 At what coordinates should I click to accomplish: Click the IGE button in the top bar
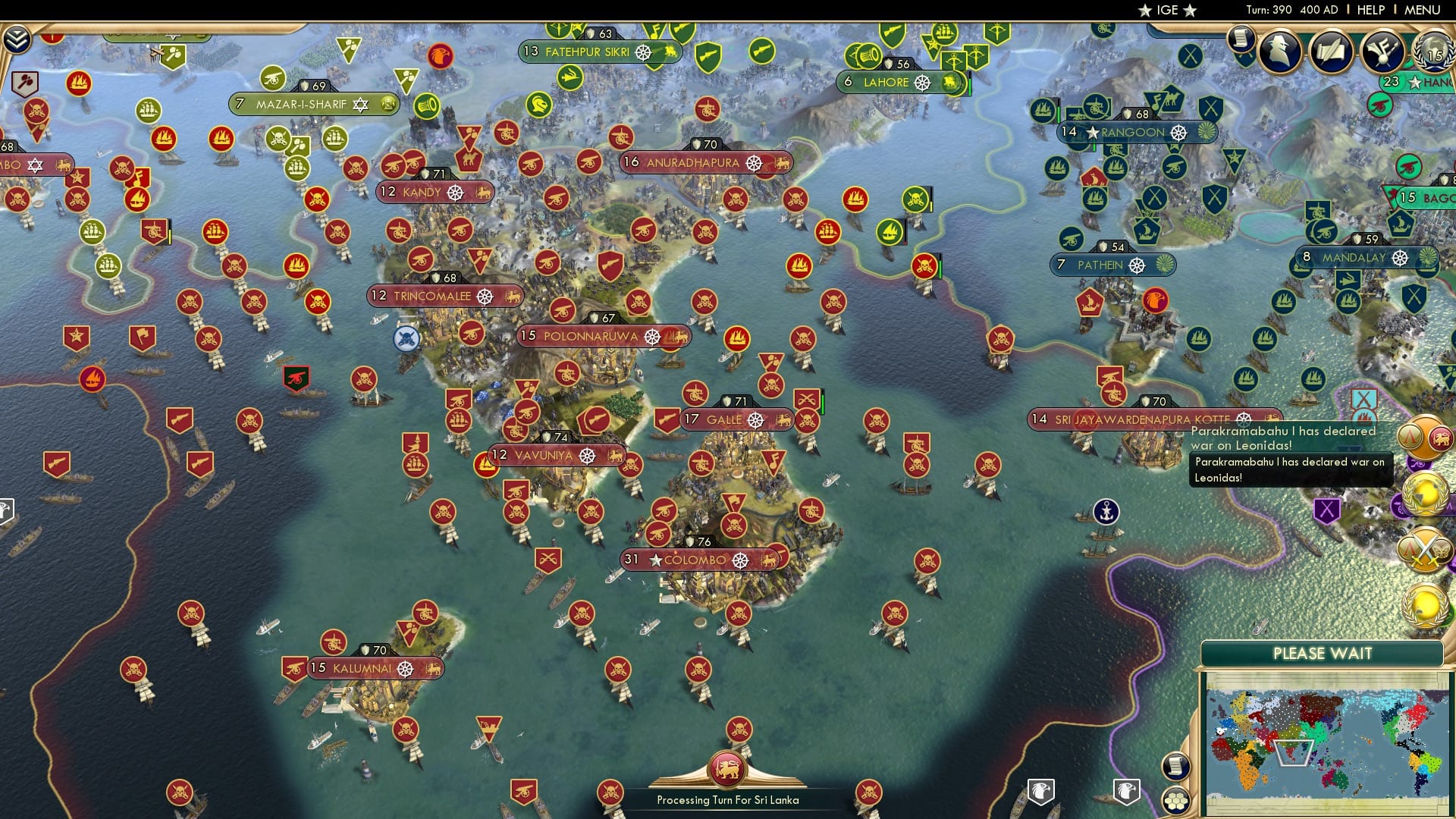[1166, 10]
